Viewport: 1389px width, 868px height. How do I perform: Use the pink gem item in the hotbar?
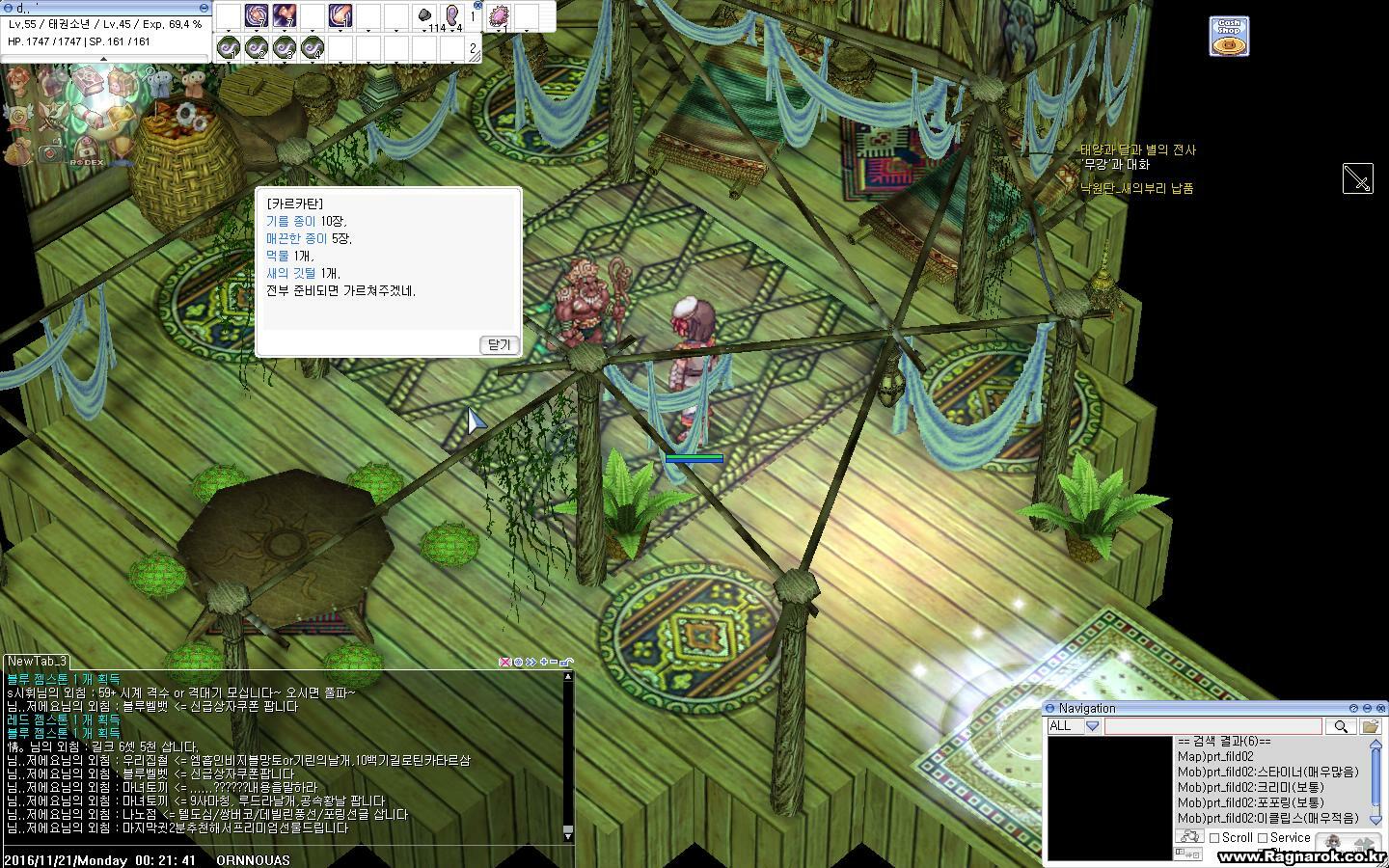coord(499,16)
